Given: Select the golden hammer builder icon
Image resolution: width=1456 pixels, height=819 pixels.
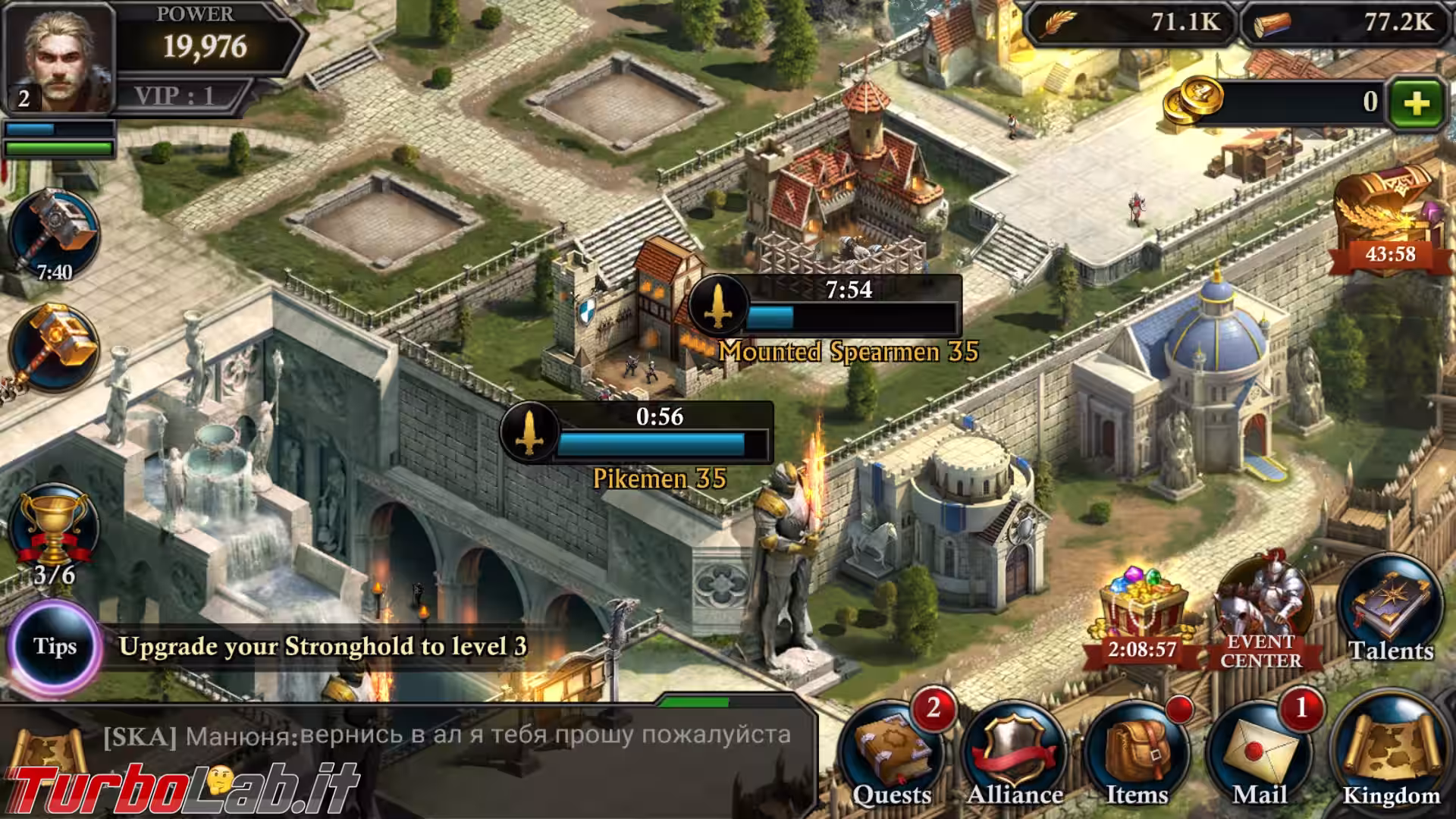Looking at the screenshot, I should 54,347.
